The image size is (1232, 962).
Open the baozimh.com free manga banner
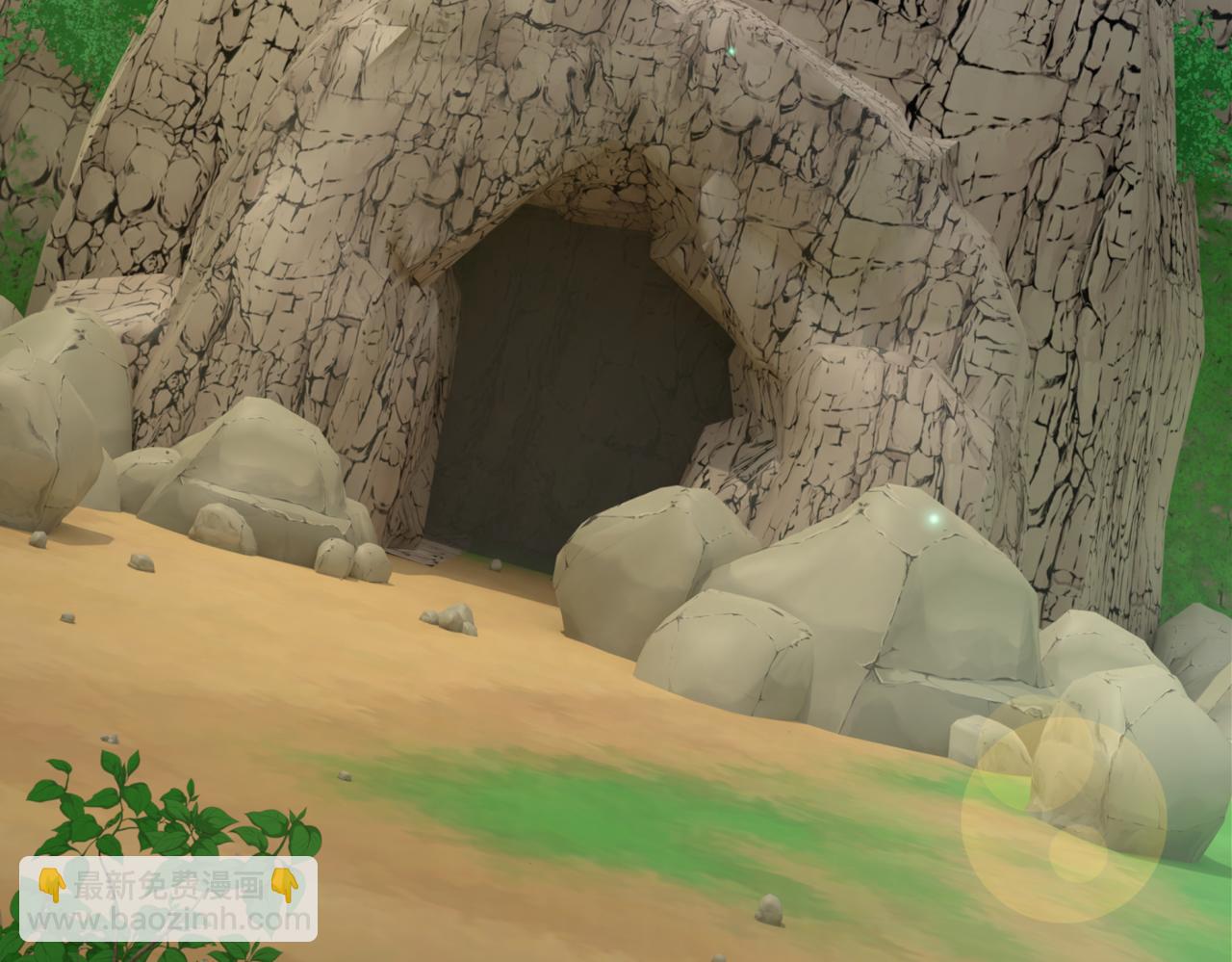tap(168, 897)
